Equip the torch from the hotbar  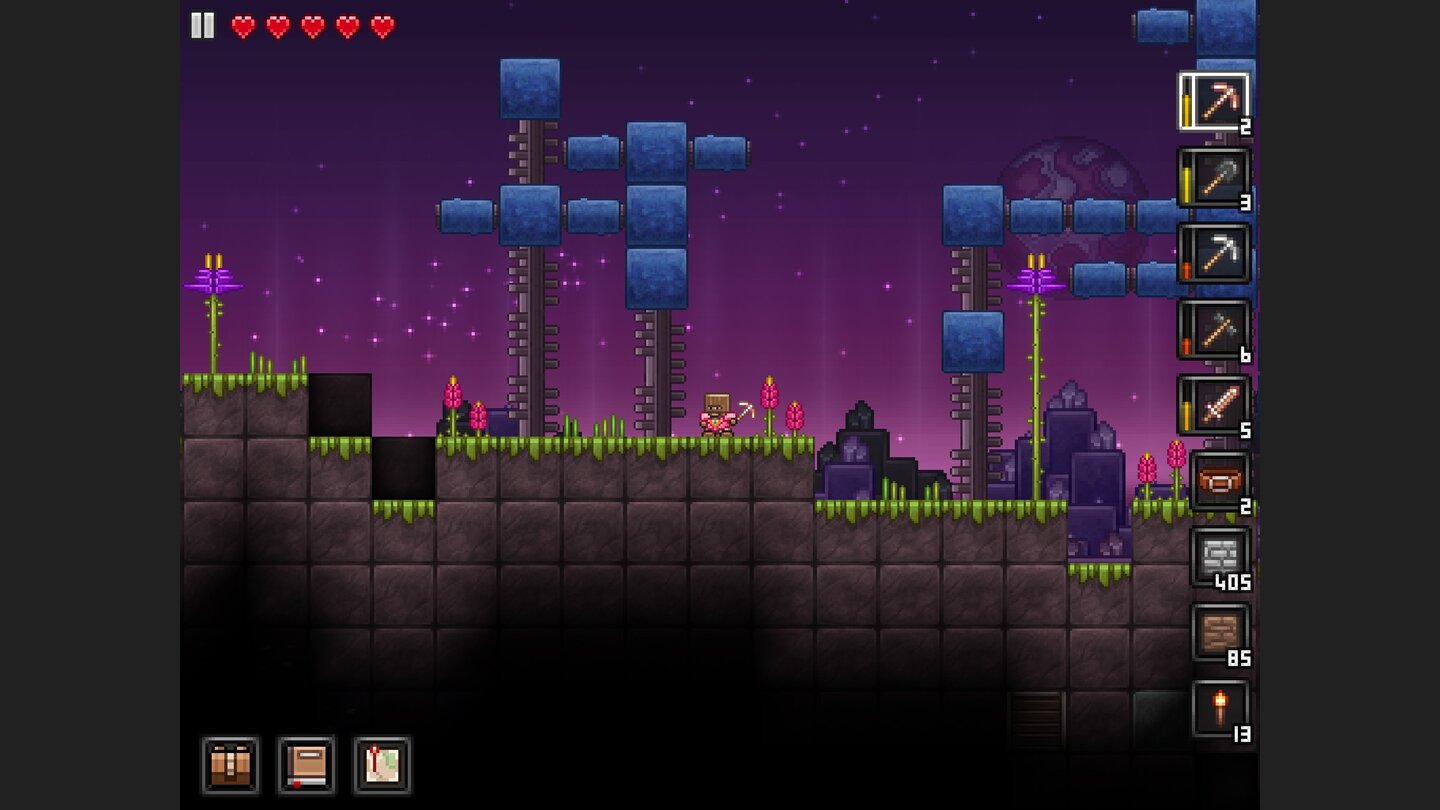tap(1219, 709)
